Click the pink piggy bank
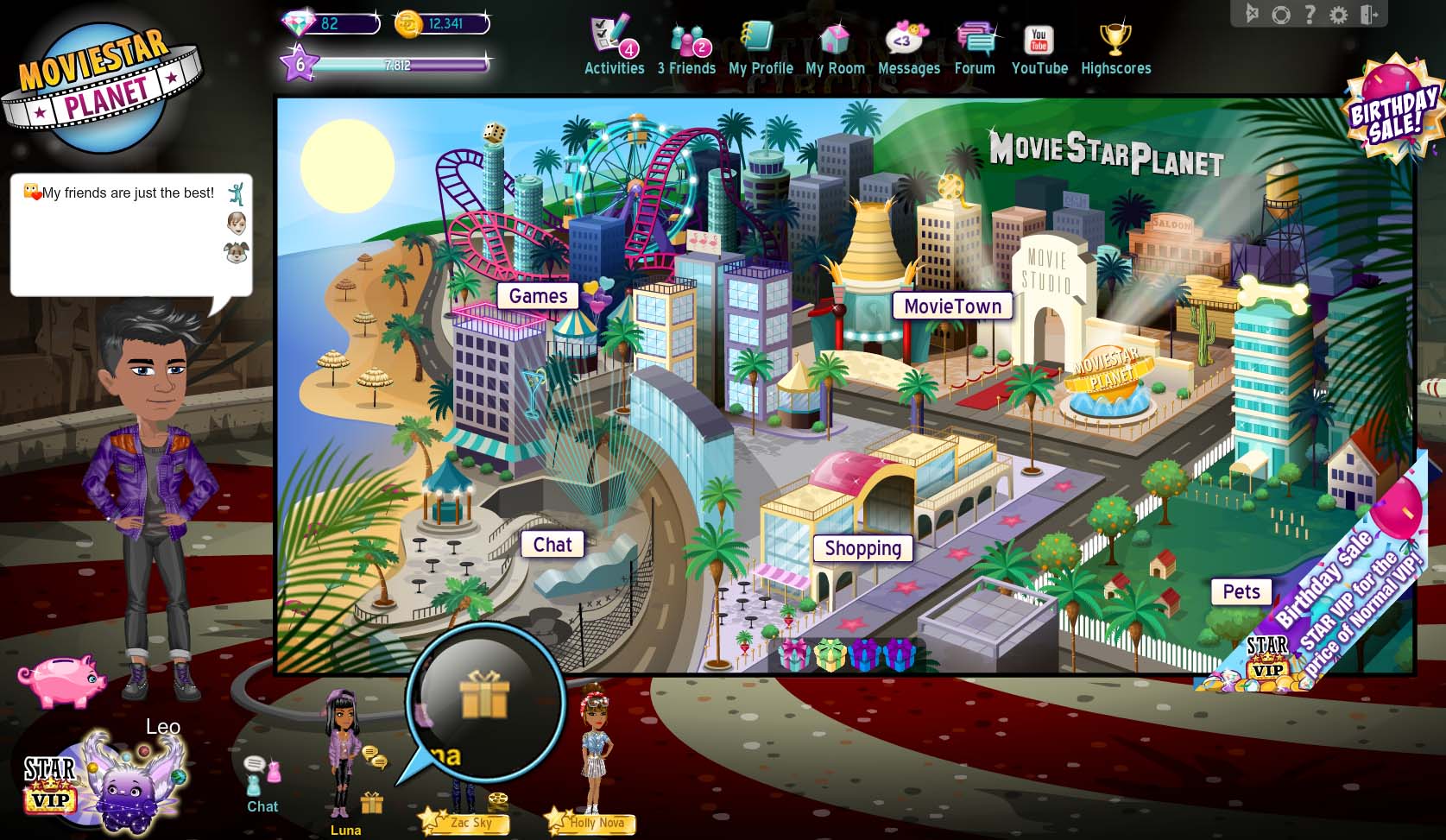Screen dimensions: 1446x840 pos(62,679)
